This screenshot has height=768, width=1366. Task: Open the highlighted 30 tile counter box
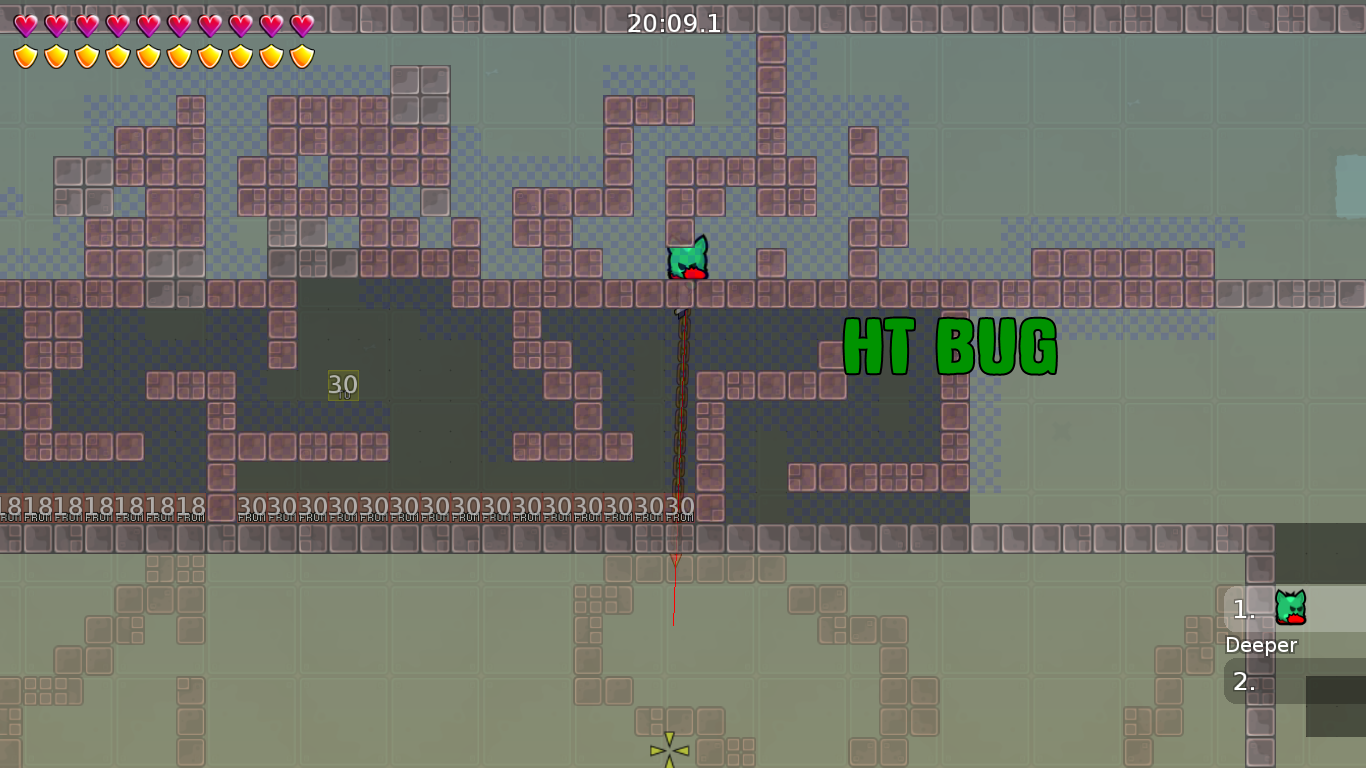[x=344, y=383]
